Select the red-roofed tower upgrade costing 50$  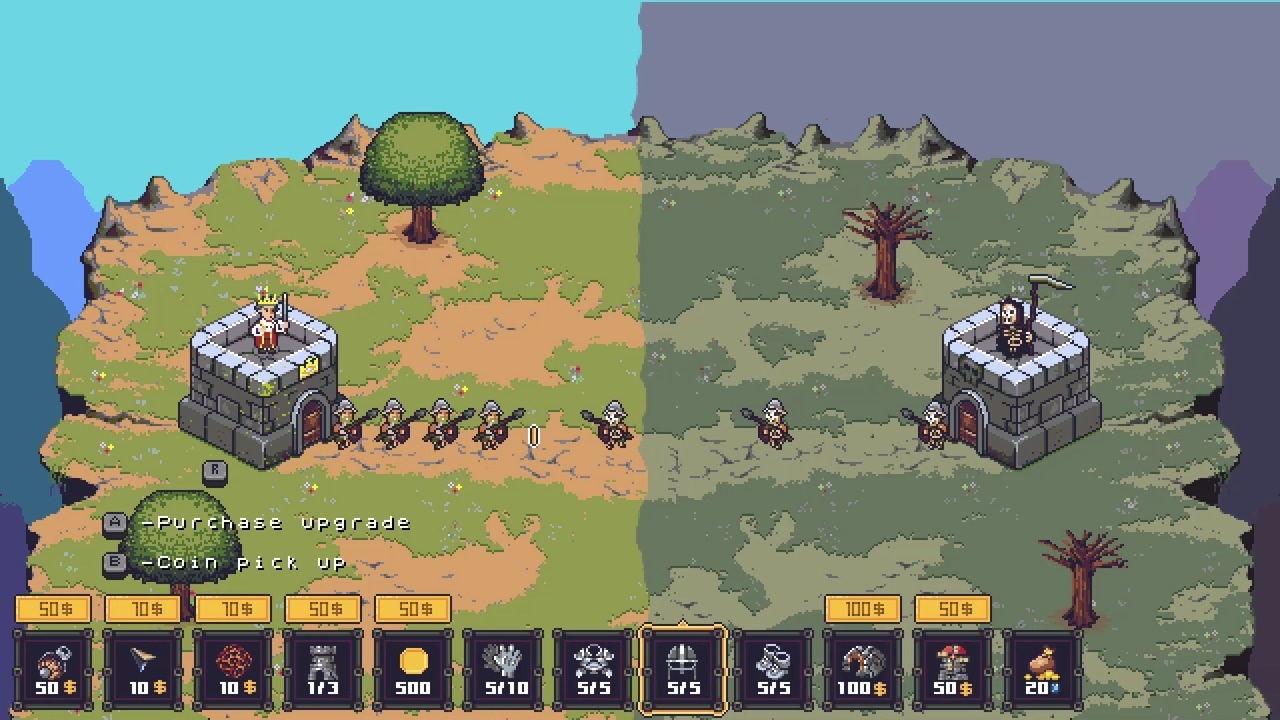pos(953,665)
